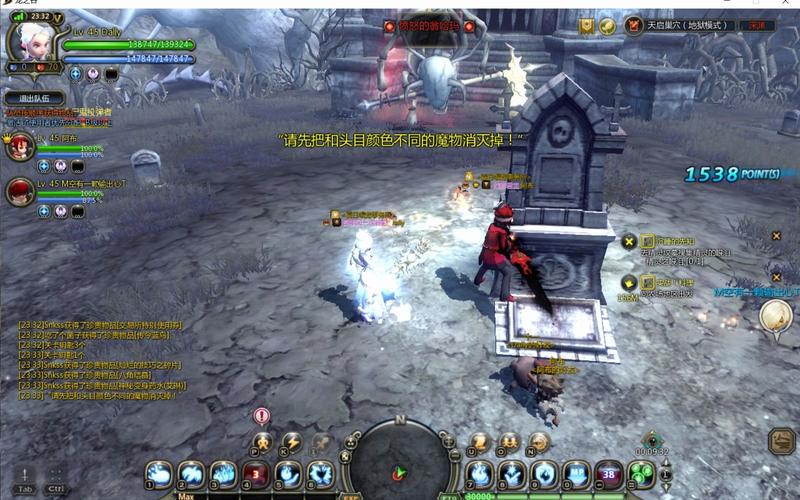This screenshot has width=800, height=500.
Task: Click the red button beside dungeon name
Action: tap(758, 25)
